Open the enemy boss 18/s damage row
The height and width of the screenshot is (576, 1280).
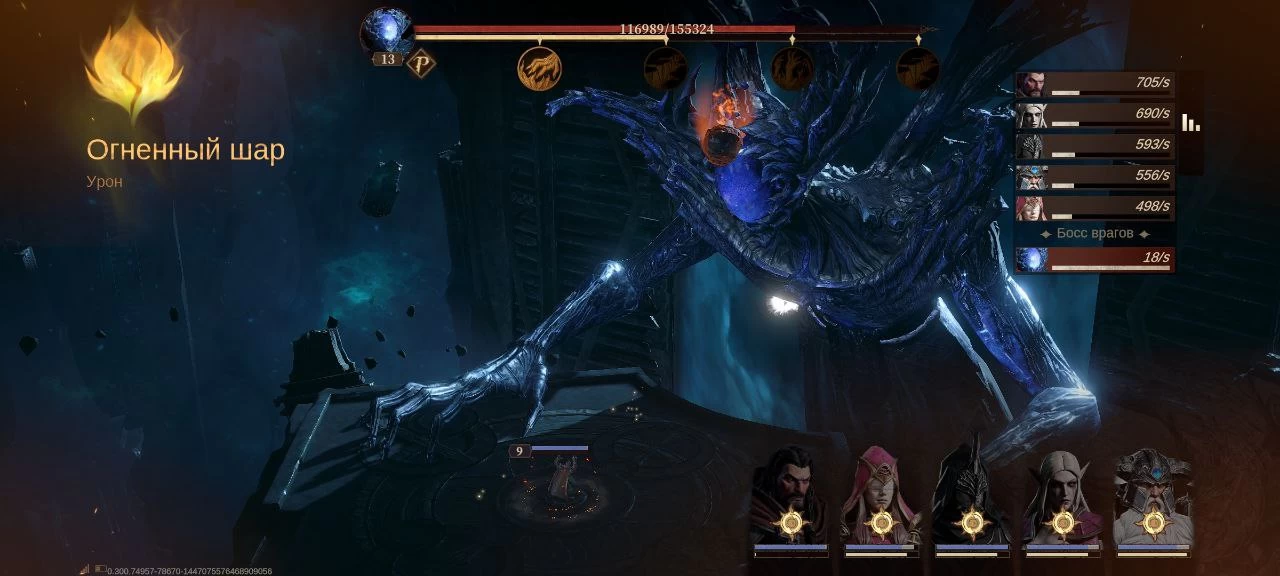coord(1095,259)
